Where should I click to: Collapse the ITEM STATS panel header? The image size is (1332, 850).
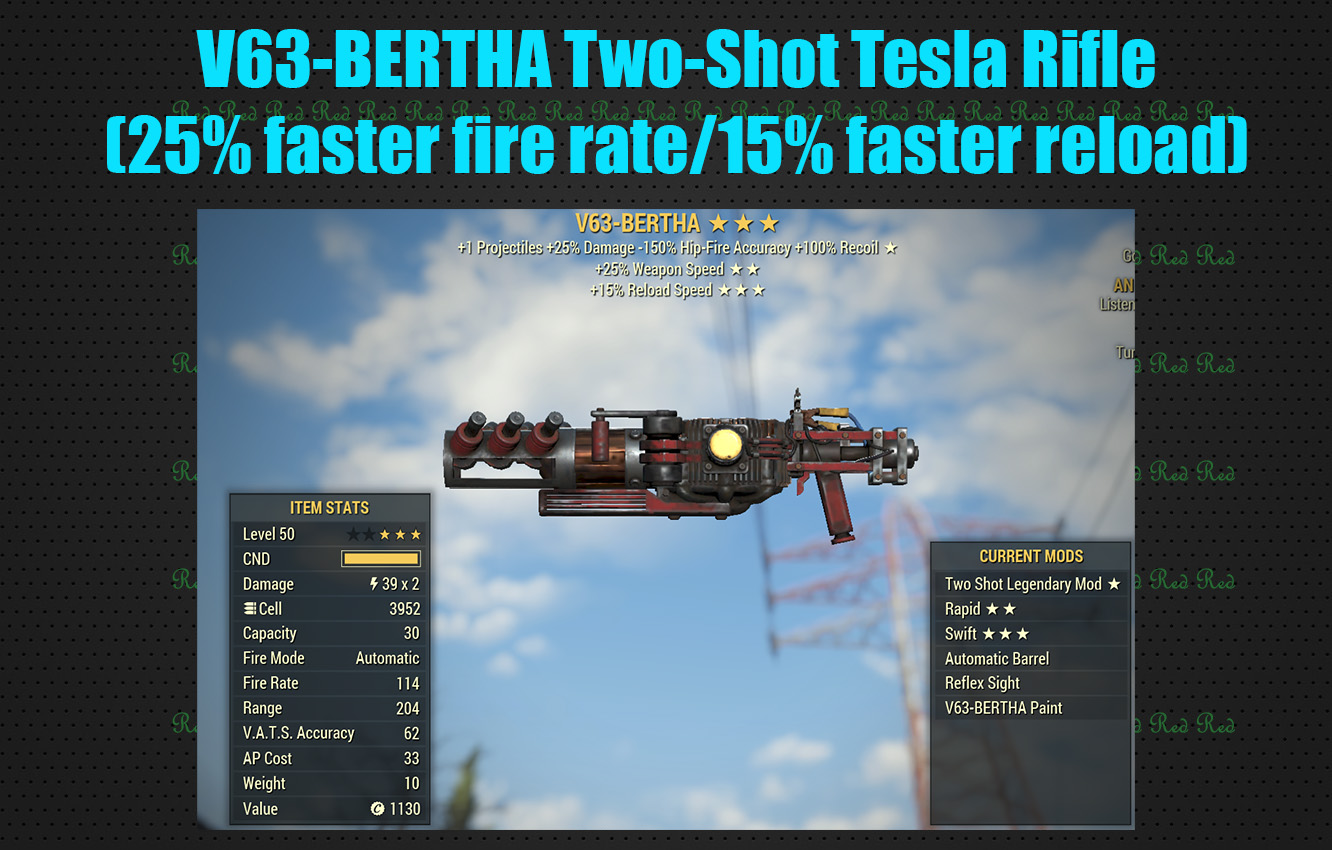(330, 508)
